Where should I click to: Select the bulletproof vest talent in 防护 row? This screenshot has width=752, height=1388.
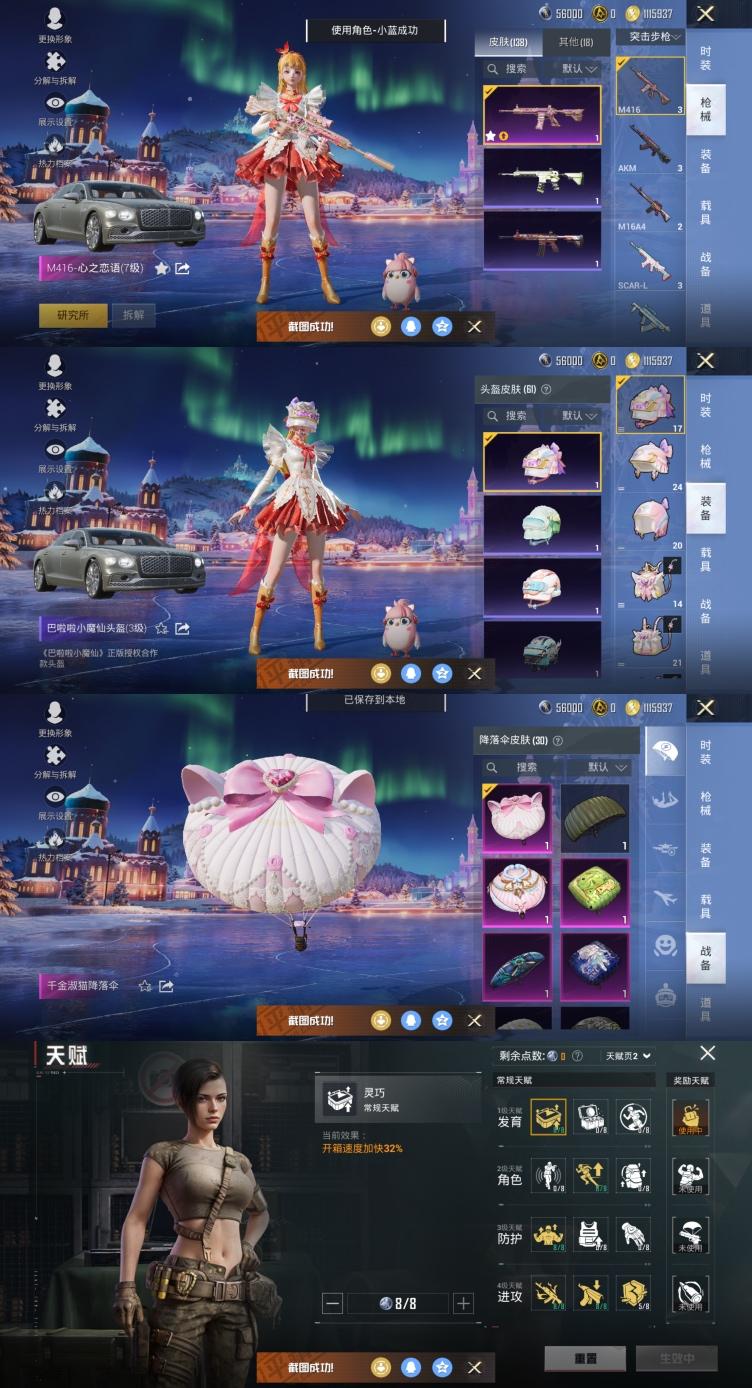(x=590, y=1235)
